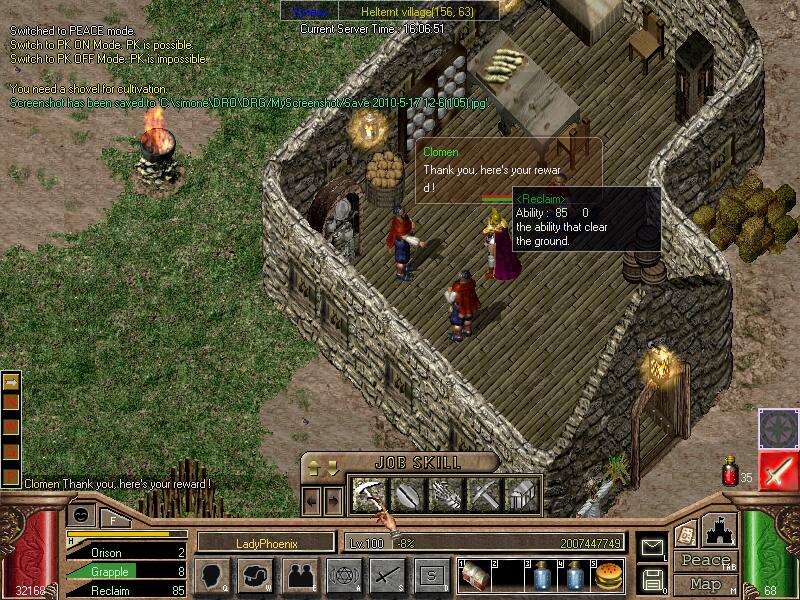
Task: Choose the greenhouse job skill icon
Action: pyautogui.click(x=522, y=493)
